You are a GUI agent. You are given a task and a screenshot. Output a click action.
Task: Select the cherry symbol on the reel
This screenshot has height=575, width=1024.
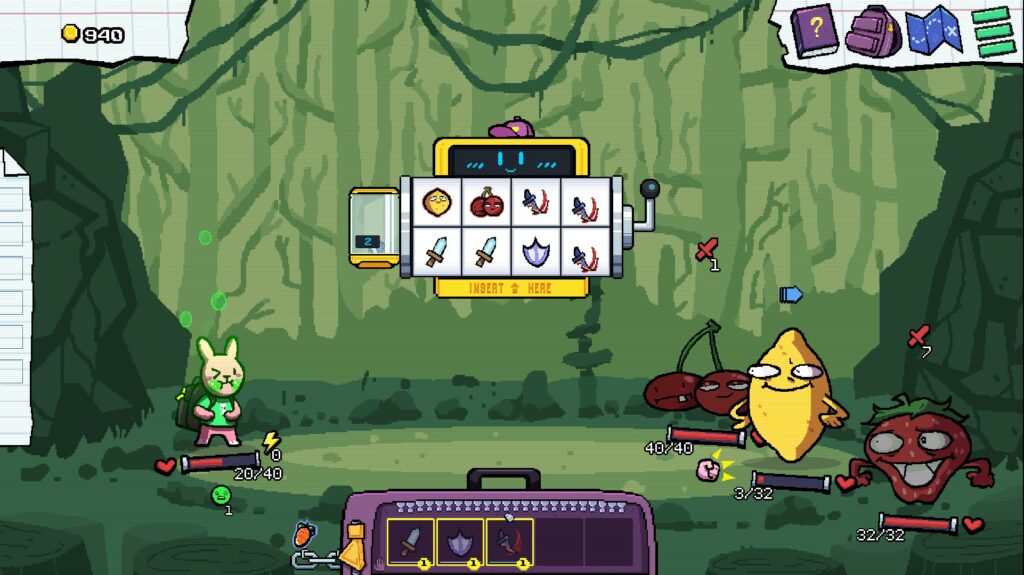tap(487, 203)
